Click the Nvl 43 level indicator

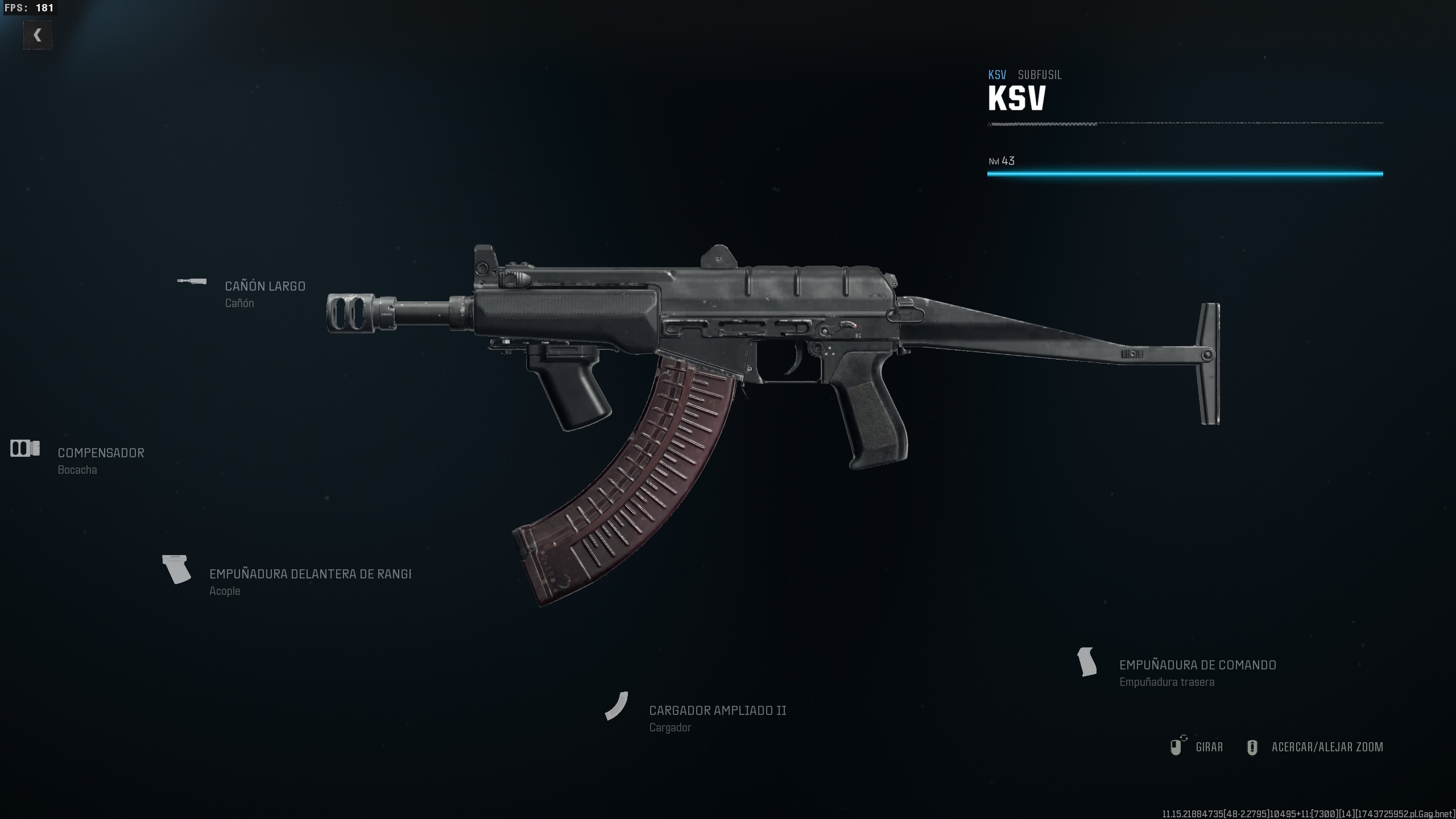tap(1002, 161)
